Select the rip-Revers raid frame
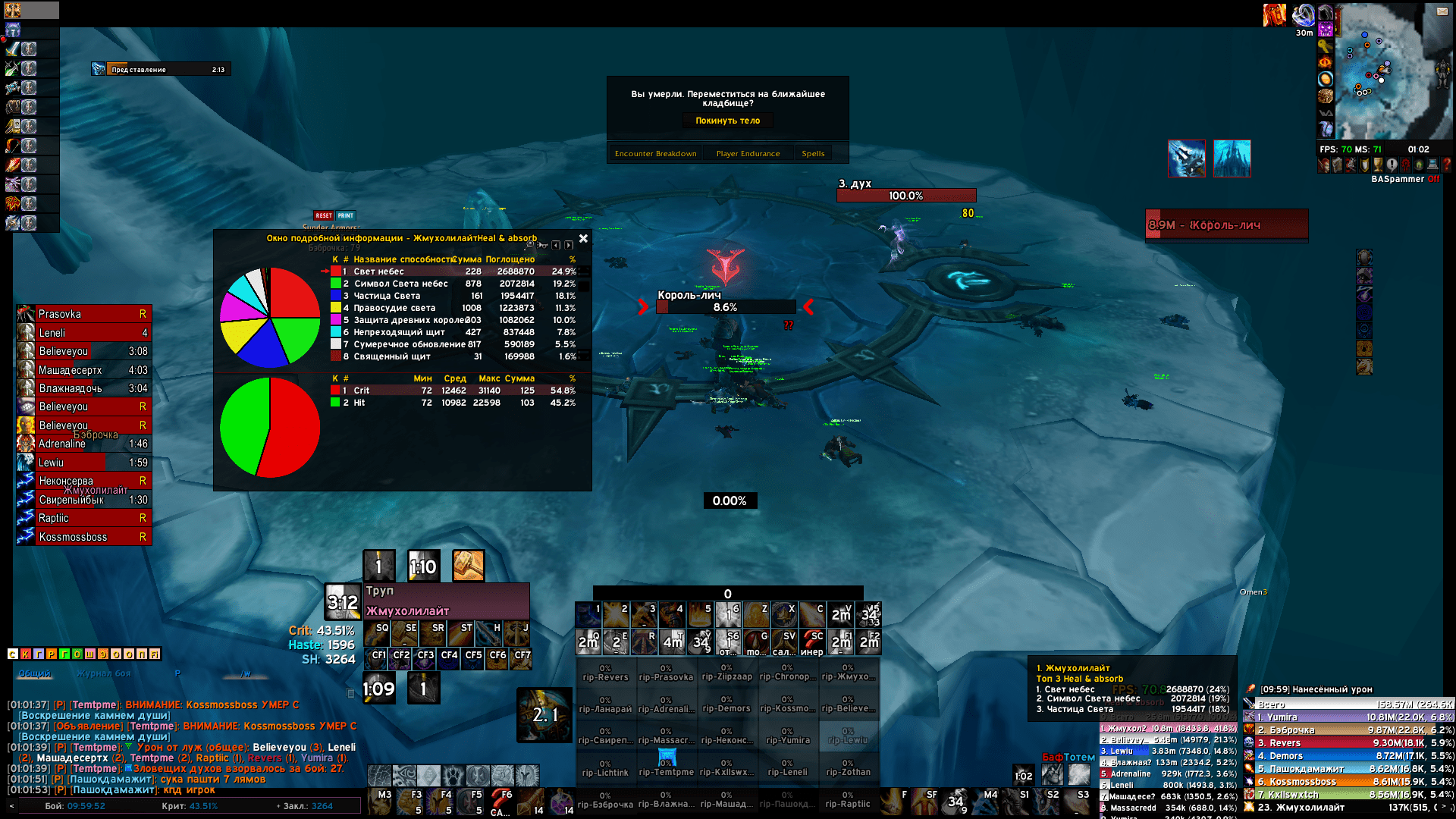The image size is (1456, 819). click(605, 673)
